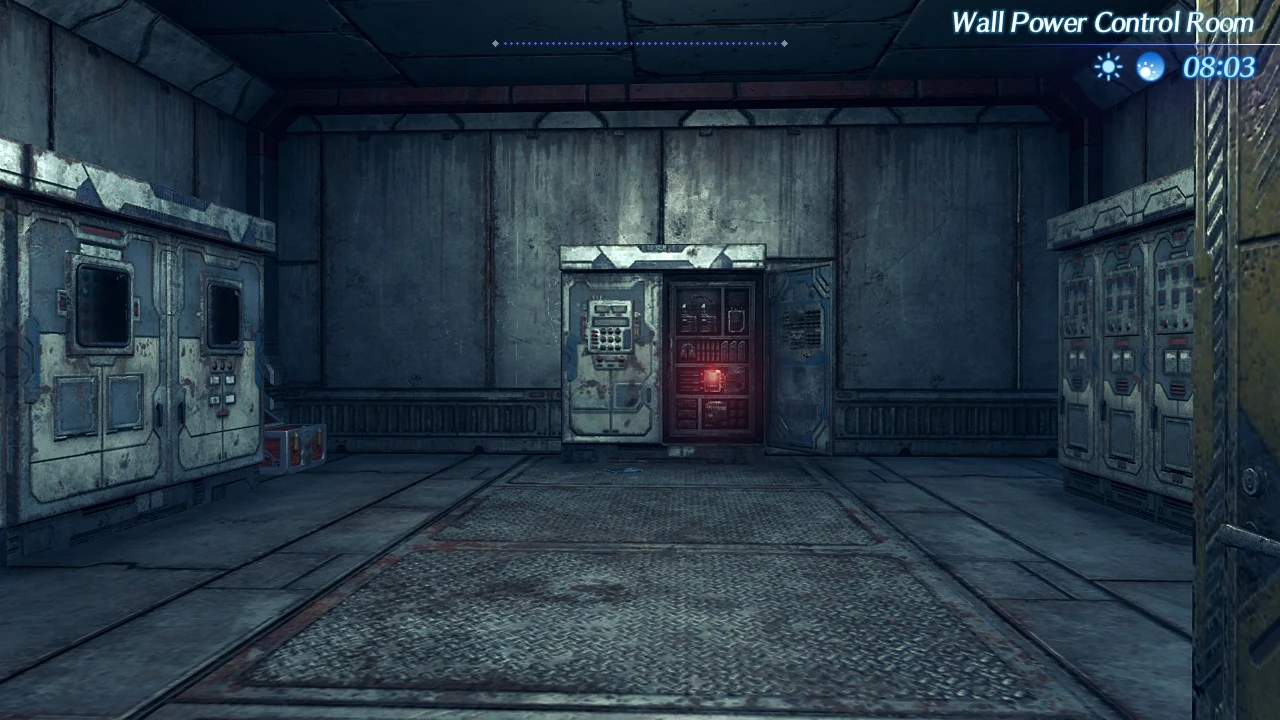Click the leftmost diamond on the dotted gauge
The width and height of the screenshot is (1280, 720).
click(495, 43)
